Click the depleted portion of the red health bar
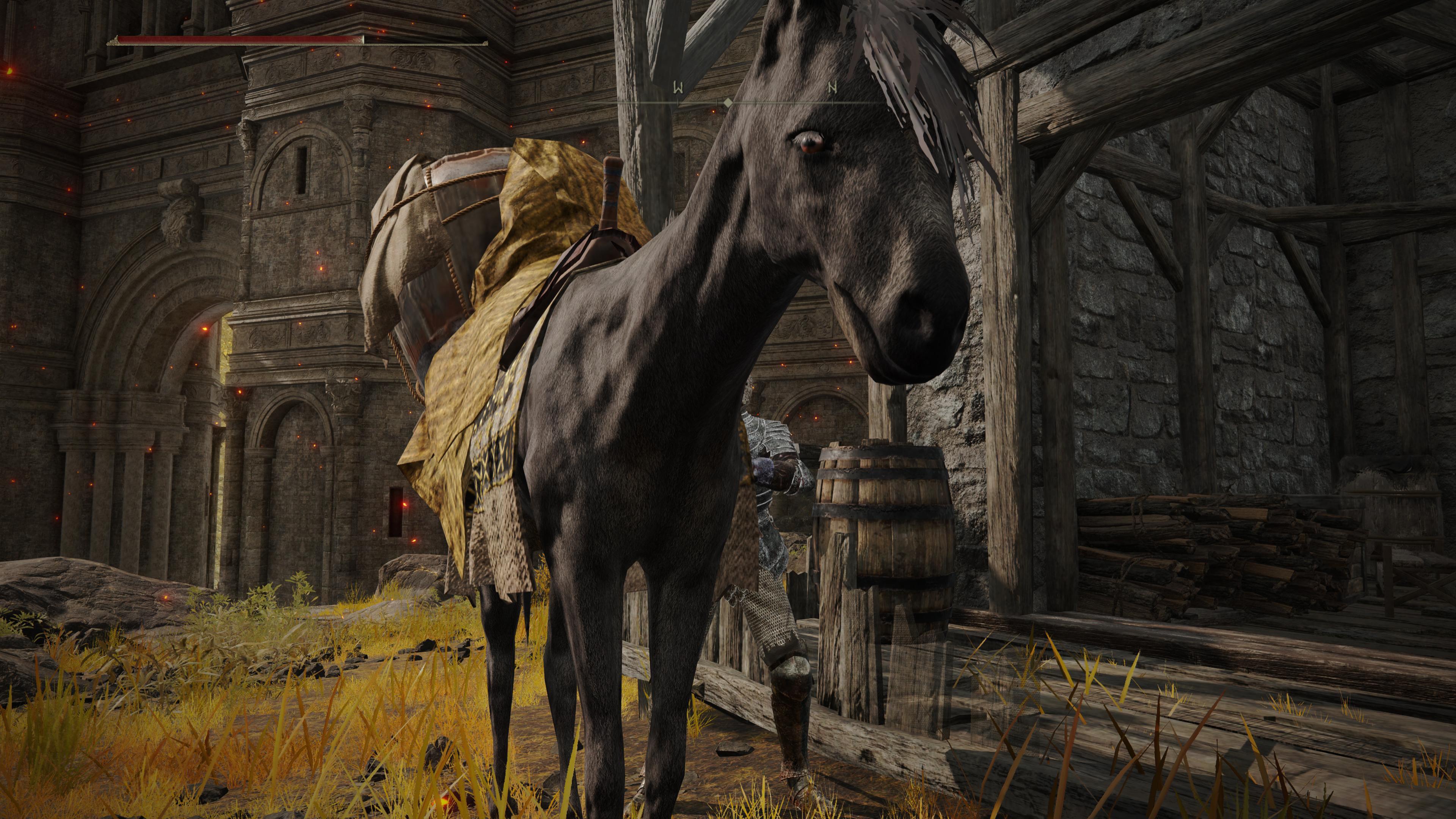 tap(424, 38)
